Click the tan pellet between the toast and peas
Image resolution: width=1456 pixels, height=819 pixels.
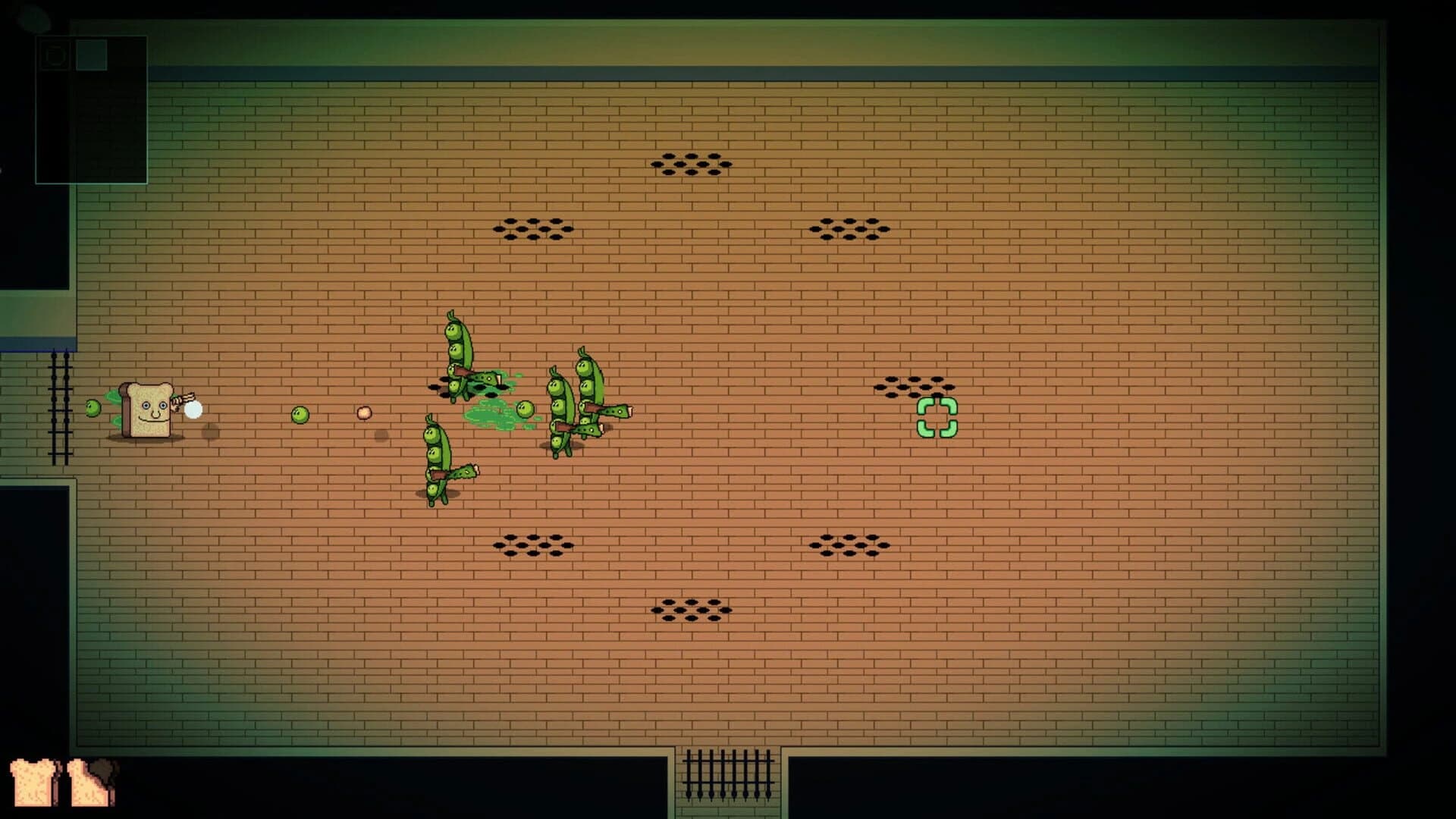(x=362, y=413)
